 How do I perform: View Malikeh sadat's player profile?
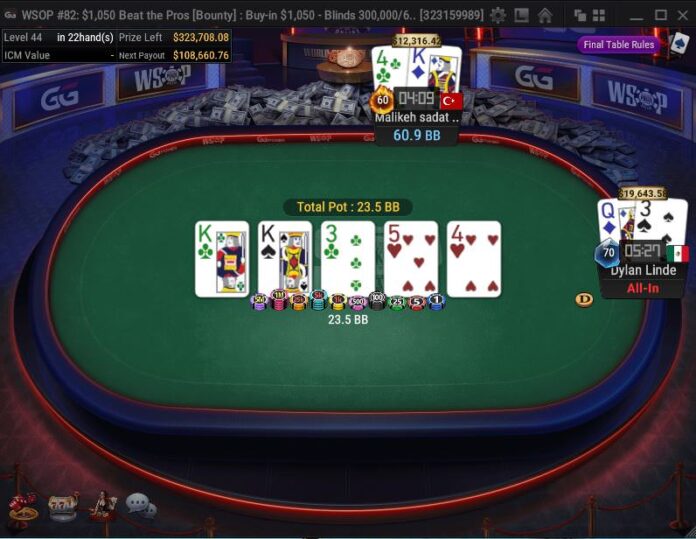[416, 117]
